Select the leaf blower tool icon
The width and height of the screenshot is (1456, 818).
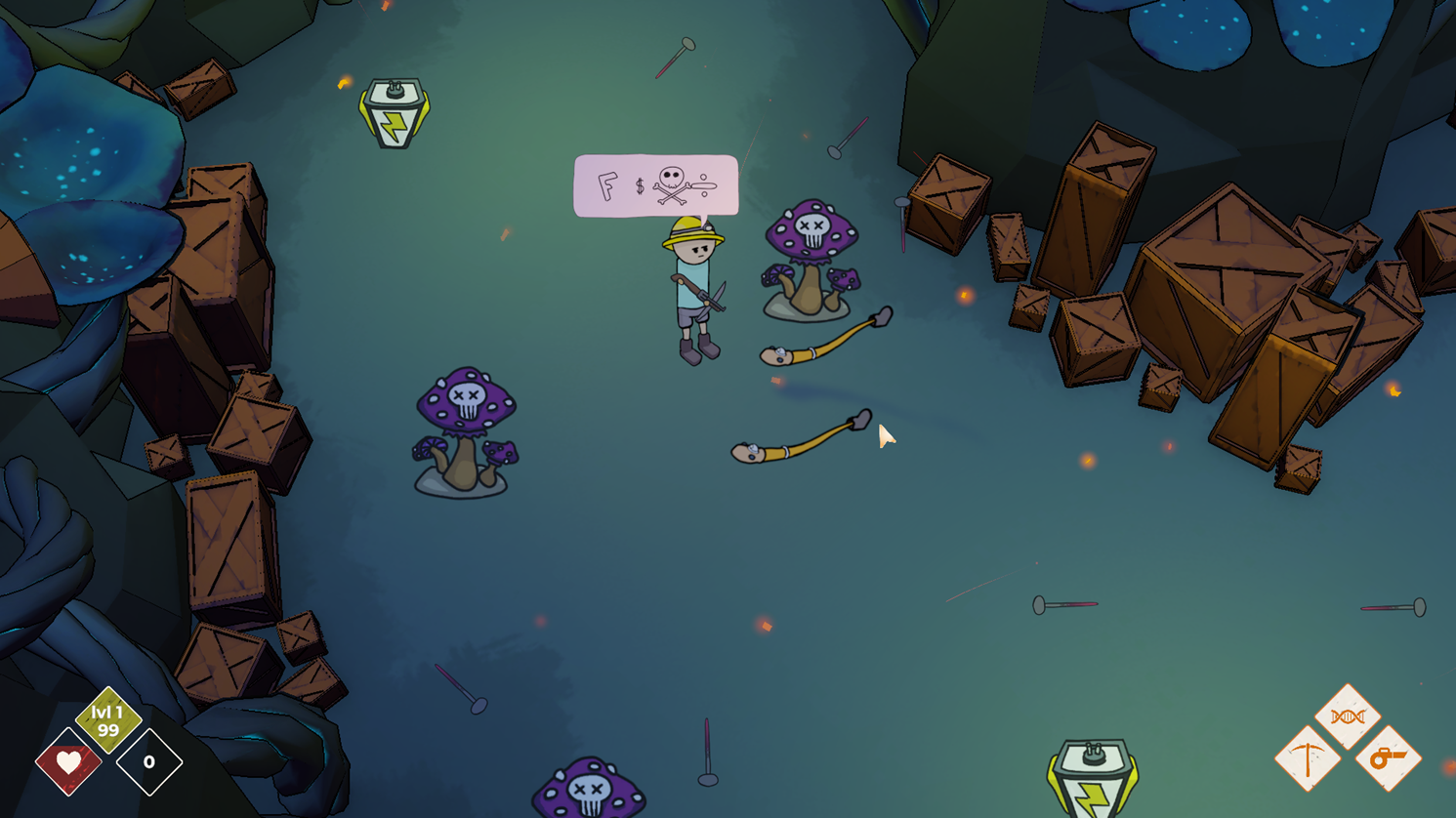1389,757
